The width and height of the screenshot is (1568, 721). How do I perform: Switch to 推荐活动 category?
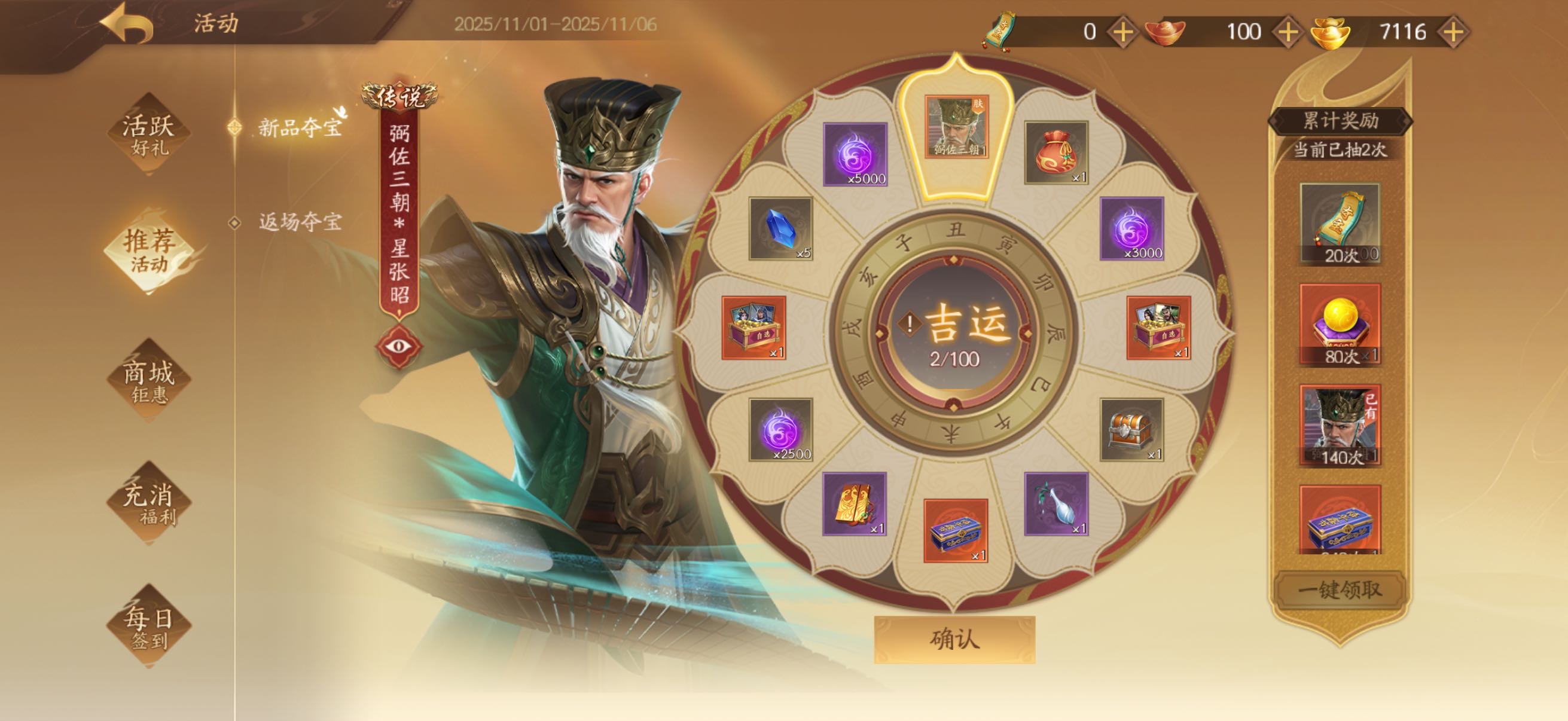(148, 250)
